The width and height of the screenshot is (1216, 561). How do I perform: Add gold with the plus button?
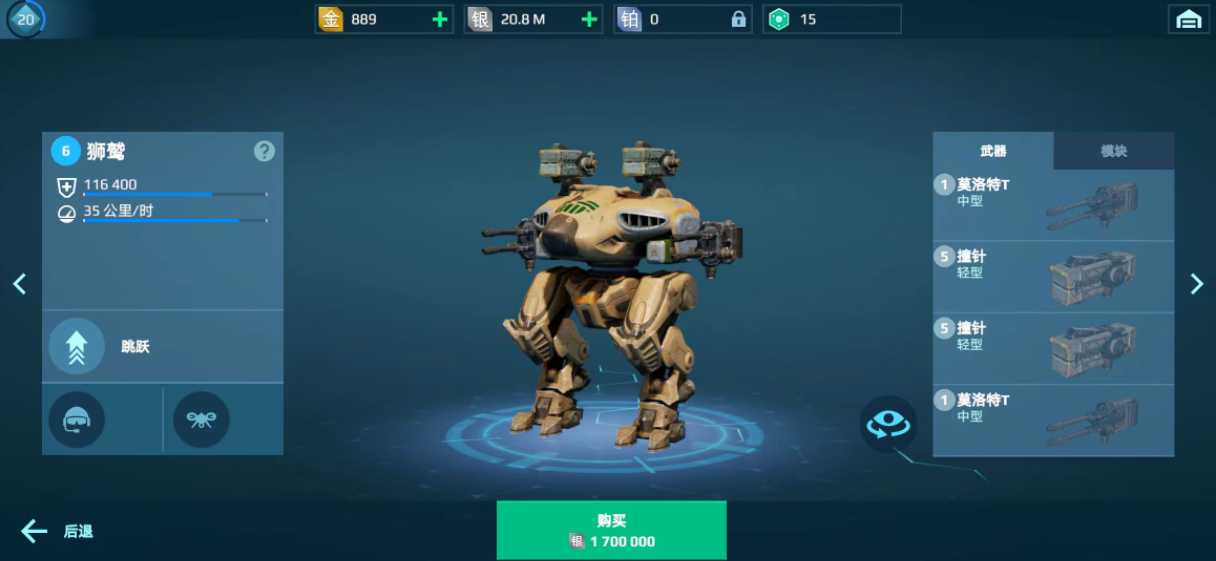pyautogui.click(x=439, y=19)
